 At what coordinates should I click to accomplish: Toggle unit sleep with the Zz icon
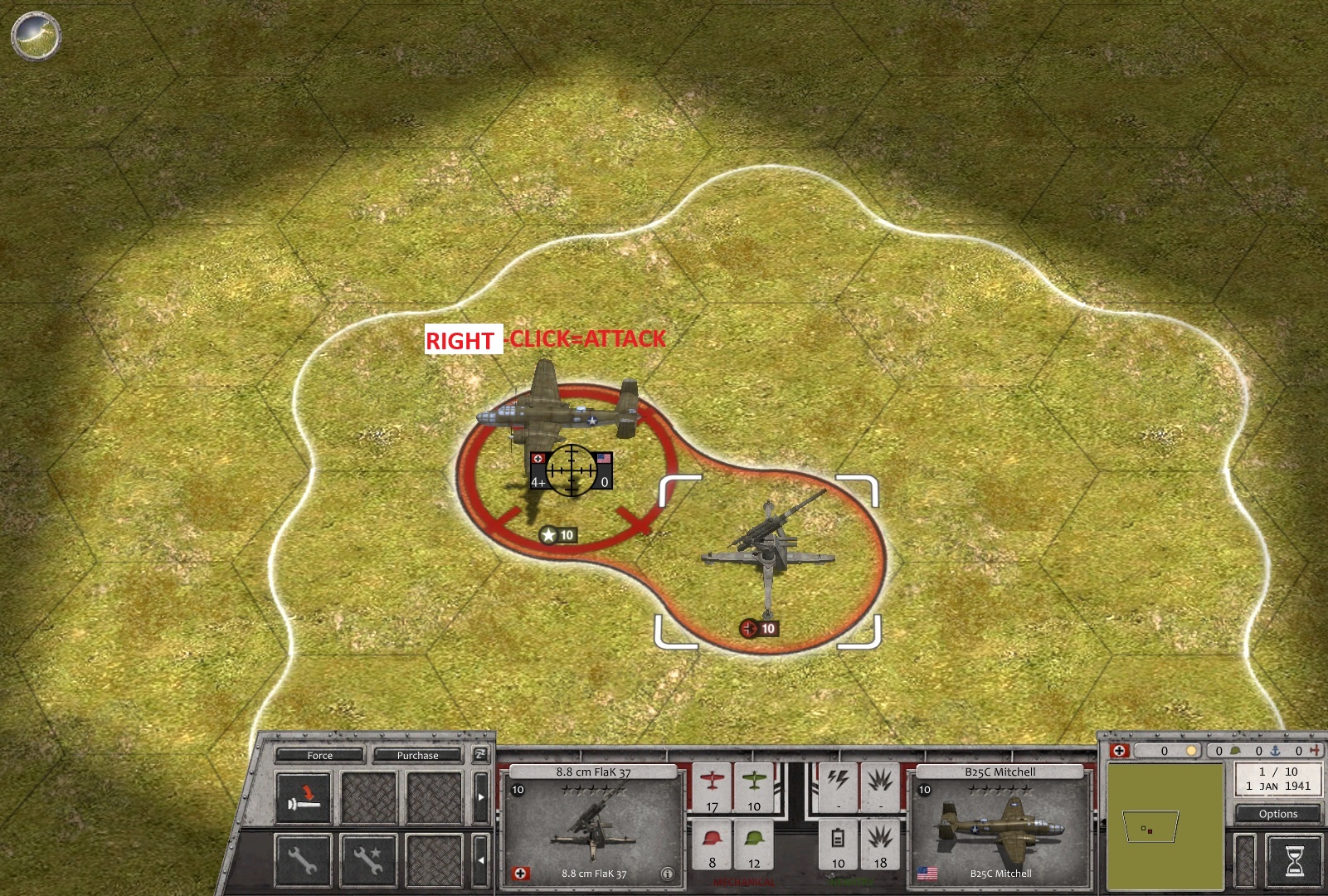click(x=479, y=756)
